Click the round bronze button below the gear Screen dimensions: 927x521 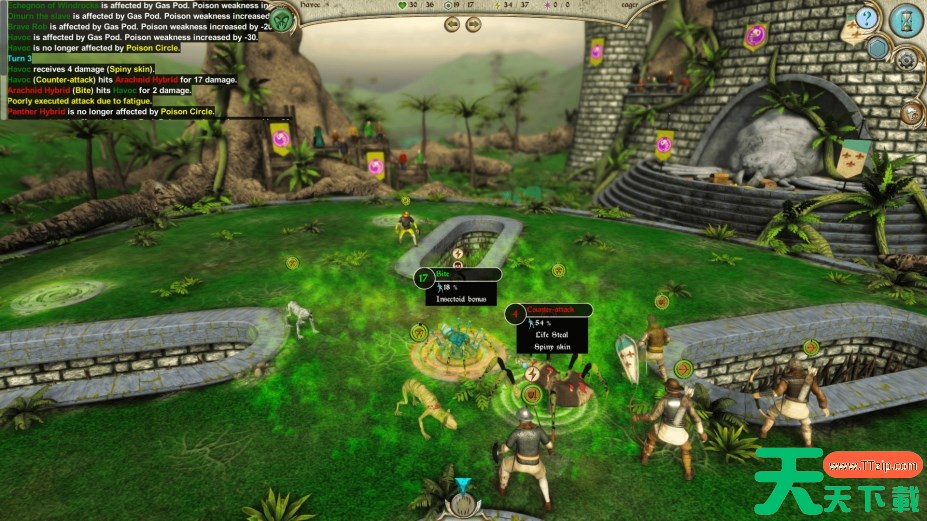[x=910, y=112]
